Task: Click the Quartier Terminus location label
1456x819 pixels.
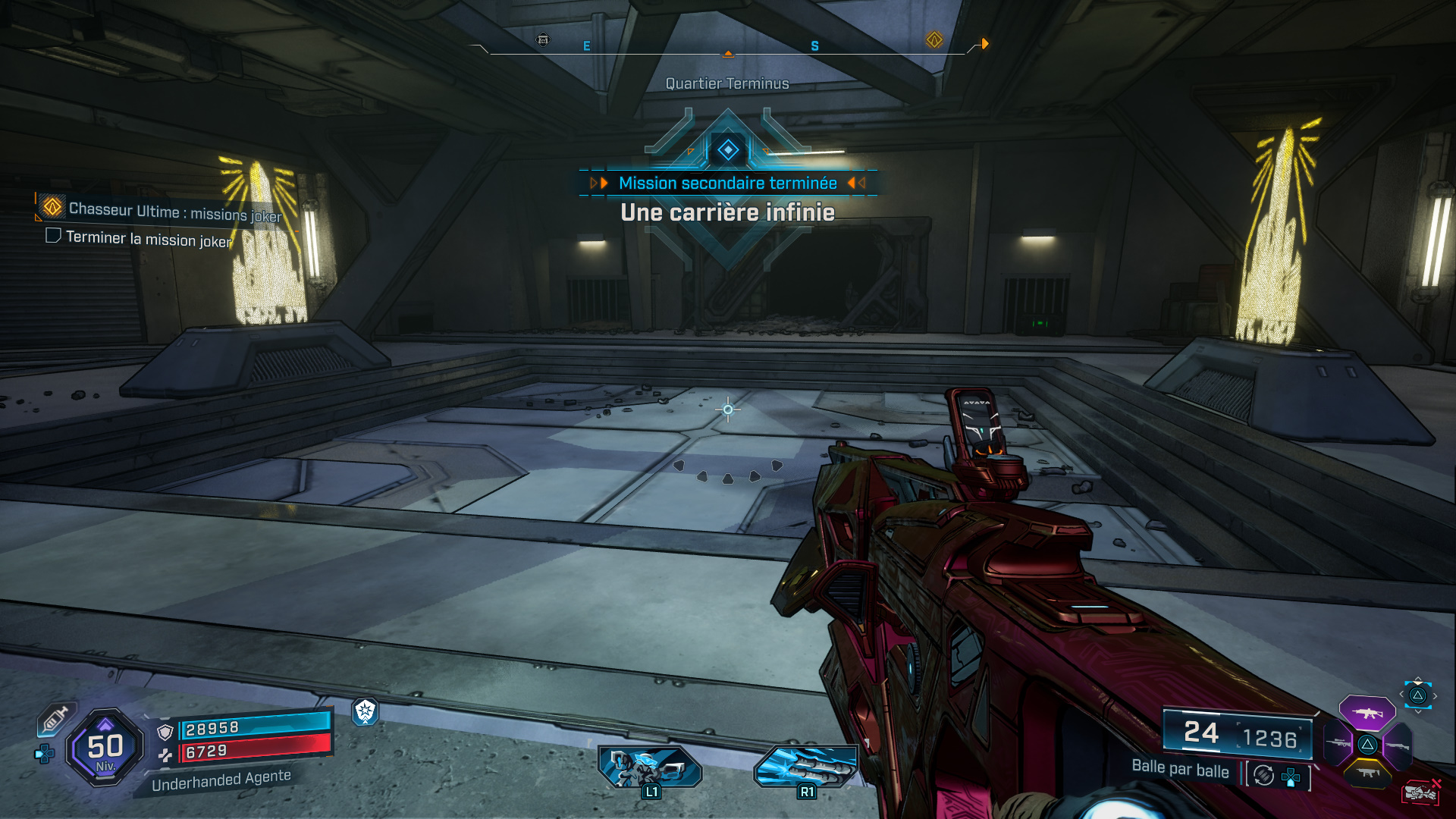Action: pos(727,83)
